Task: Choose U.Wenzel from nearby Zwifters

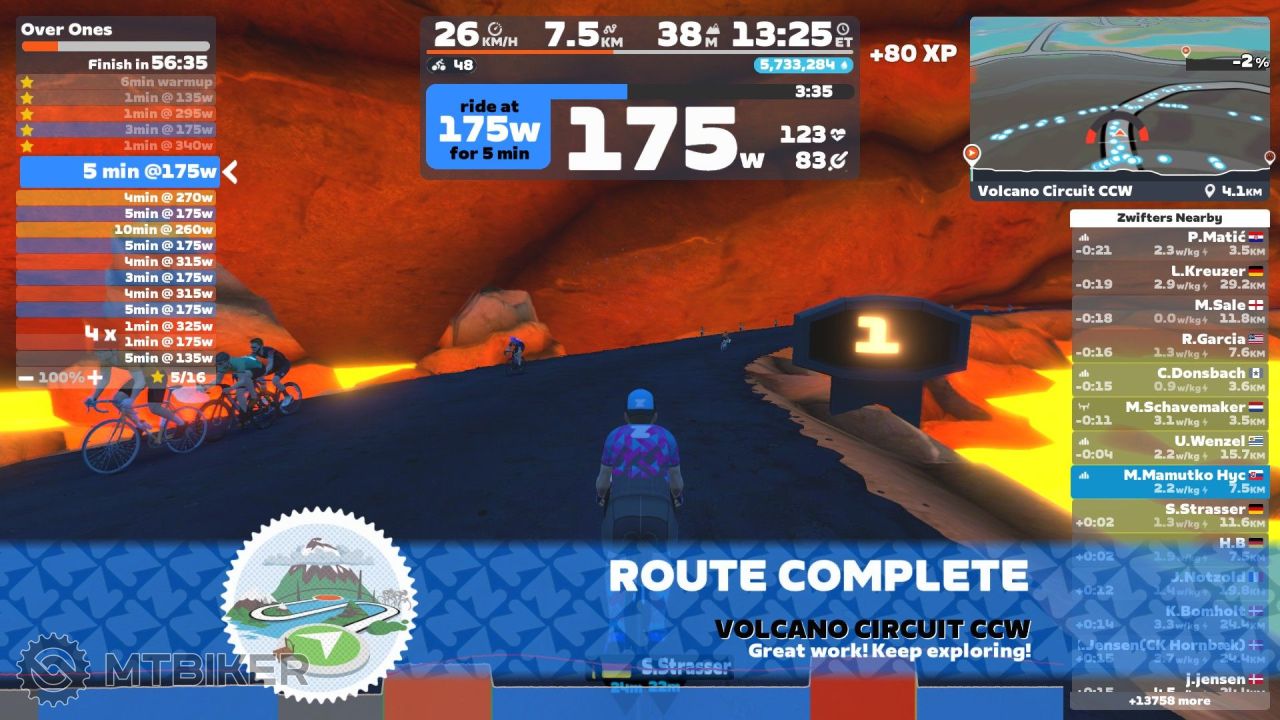Action: [1169, 448]
